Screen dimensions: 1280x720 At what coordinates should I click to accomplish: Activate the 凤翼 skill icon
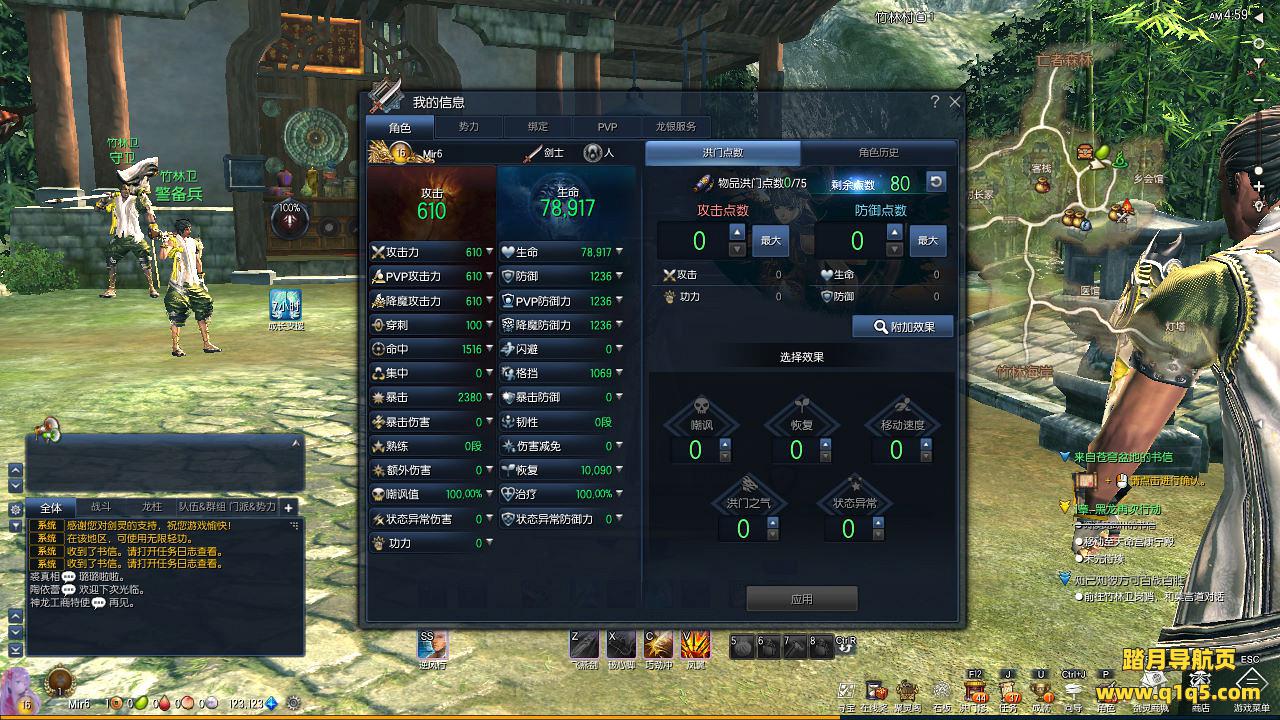pyautogui.click(x=695, y=645)
